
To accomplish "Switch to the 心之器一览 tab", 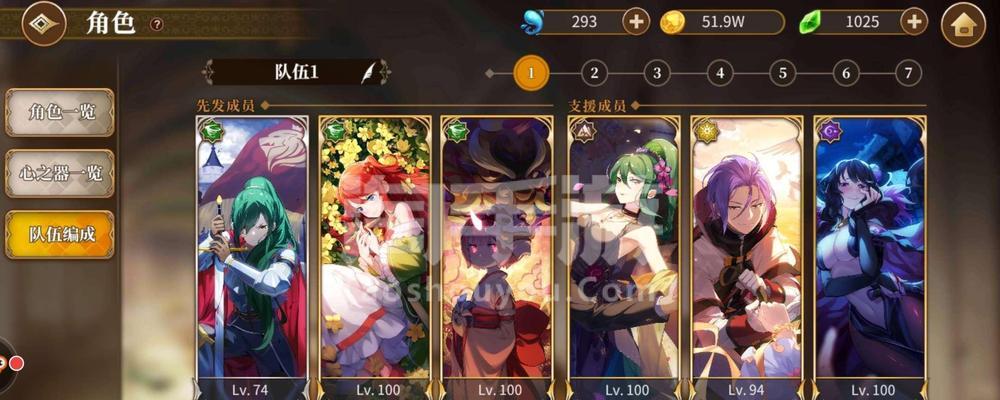I will [x=60, y=174].
